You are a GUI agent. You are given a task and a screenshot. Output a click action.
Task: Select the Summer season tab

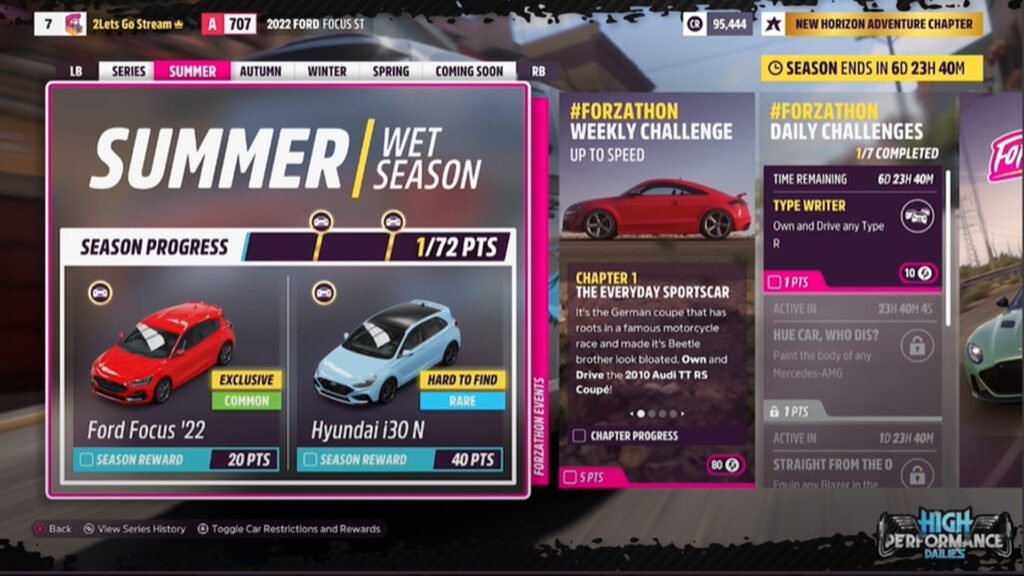pyautogui.click(x=192, y=71)
